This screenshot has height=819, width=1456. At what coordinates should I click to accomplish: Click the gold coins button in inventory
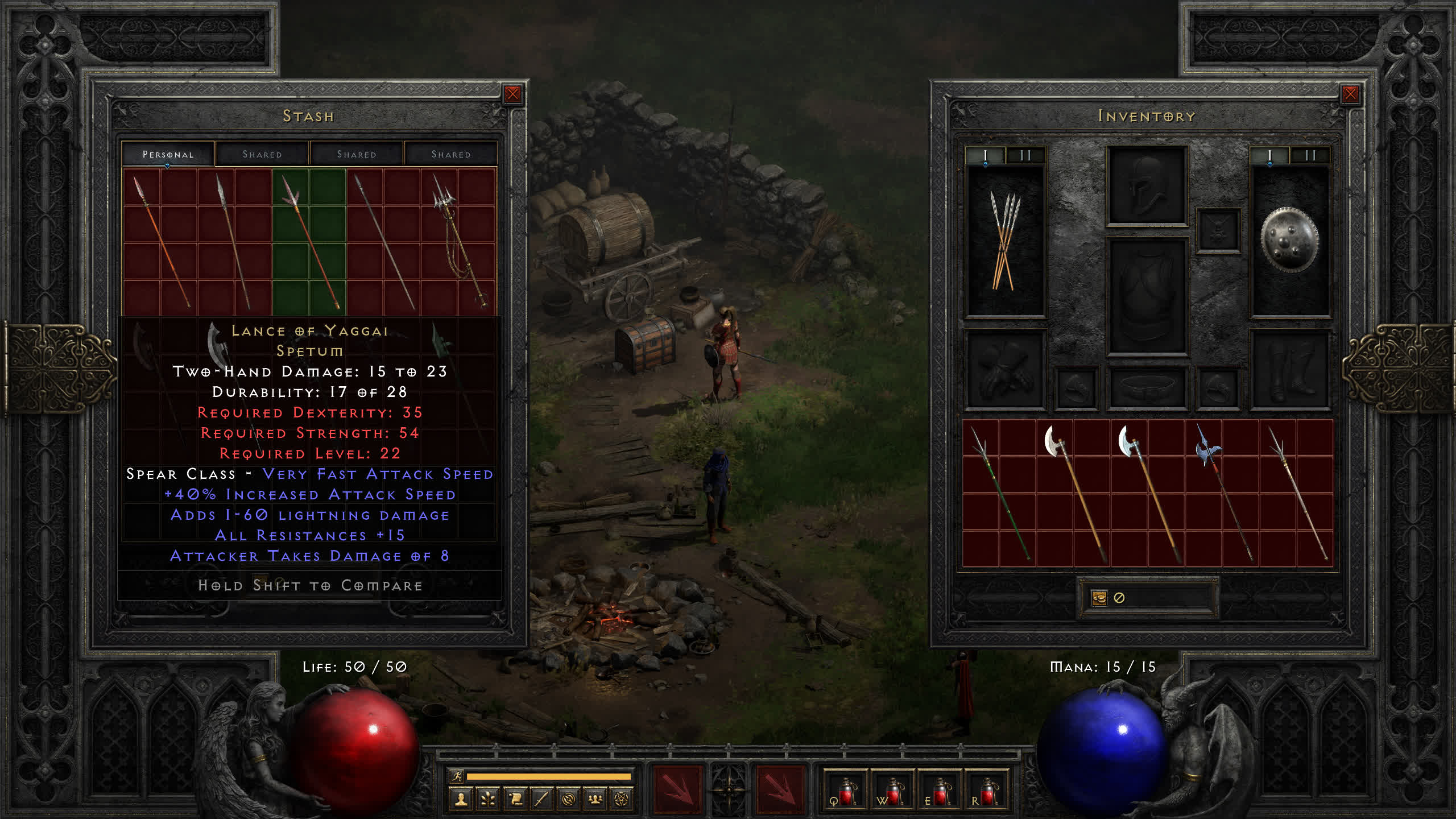tap(1099, 598)
